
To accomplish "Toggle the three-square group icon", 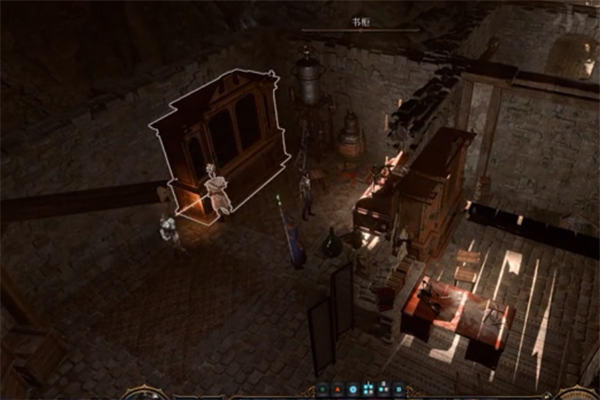I will [384, 389].
